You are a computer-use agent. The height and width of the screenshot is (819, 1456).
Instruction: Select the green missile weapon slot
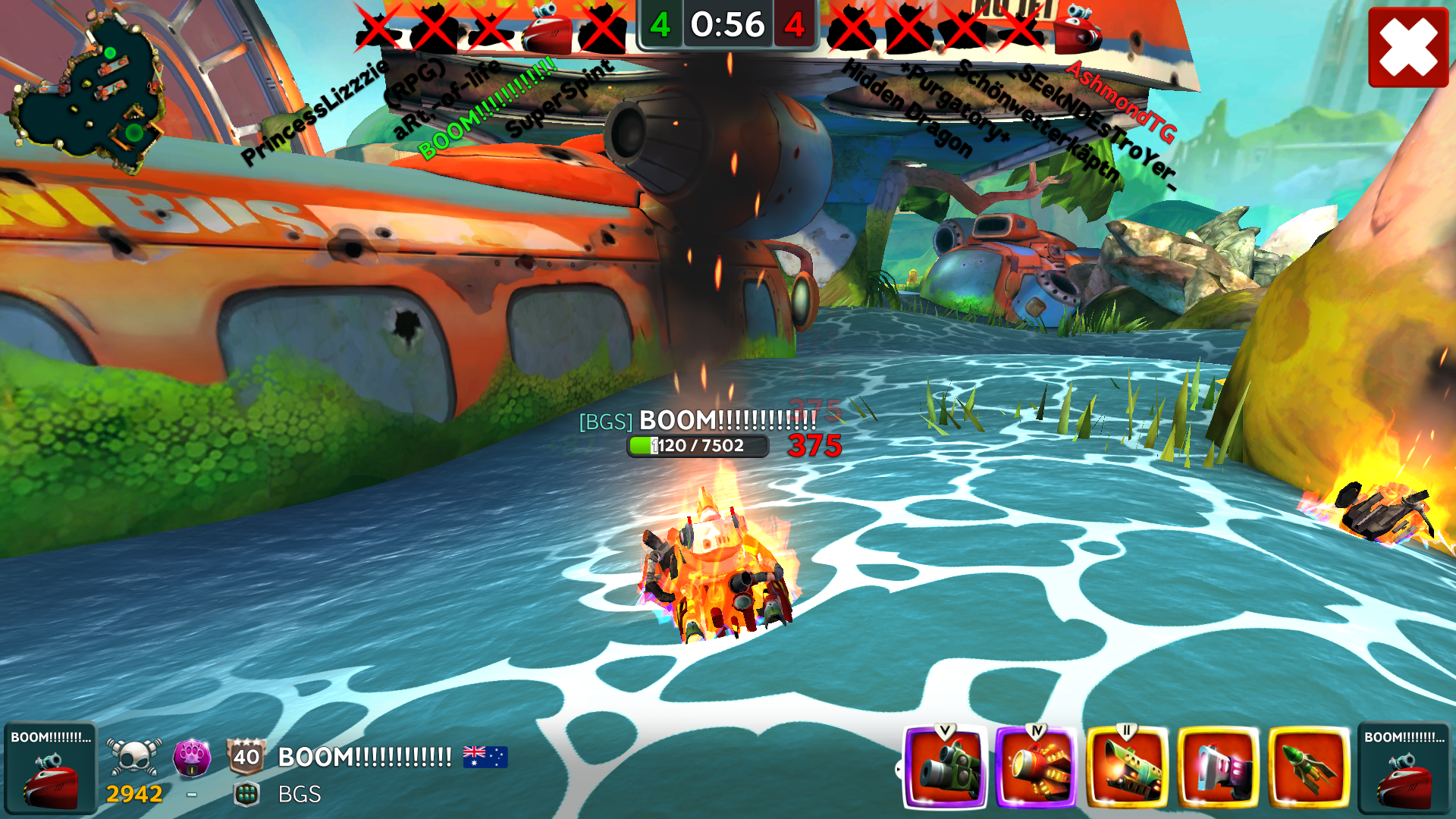(1309, 767)
